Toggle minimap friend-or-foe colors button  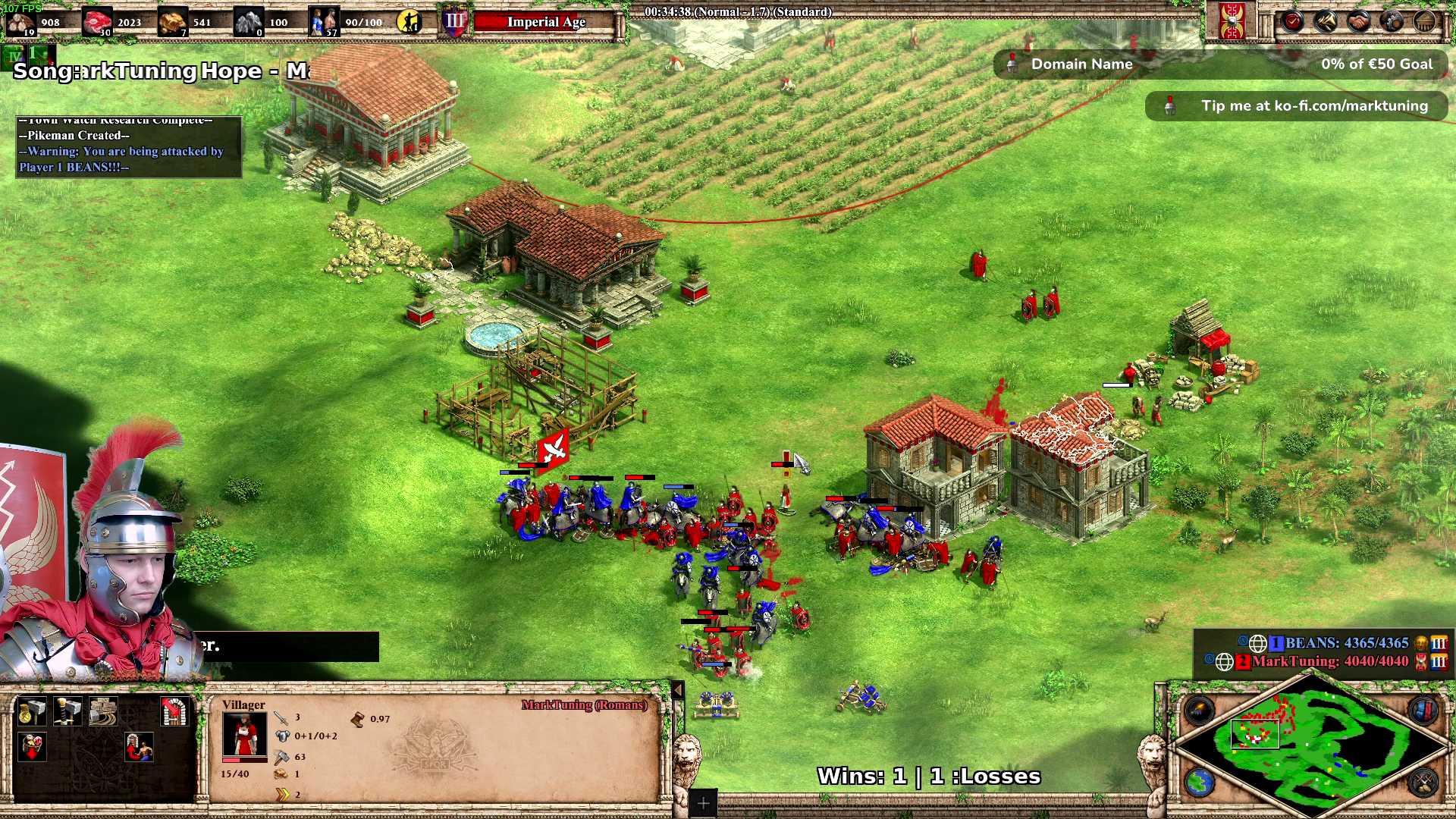1423,711
